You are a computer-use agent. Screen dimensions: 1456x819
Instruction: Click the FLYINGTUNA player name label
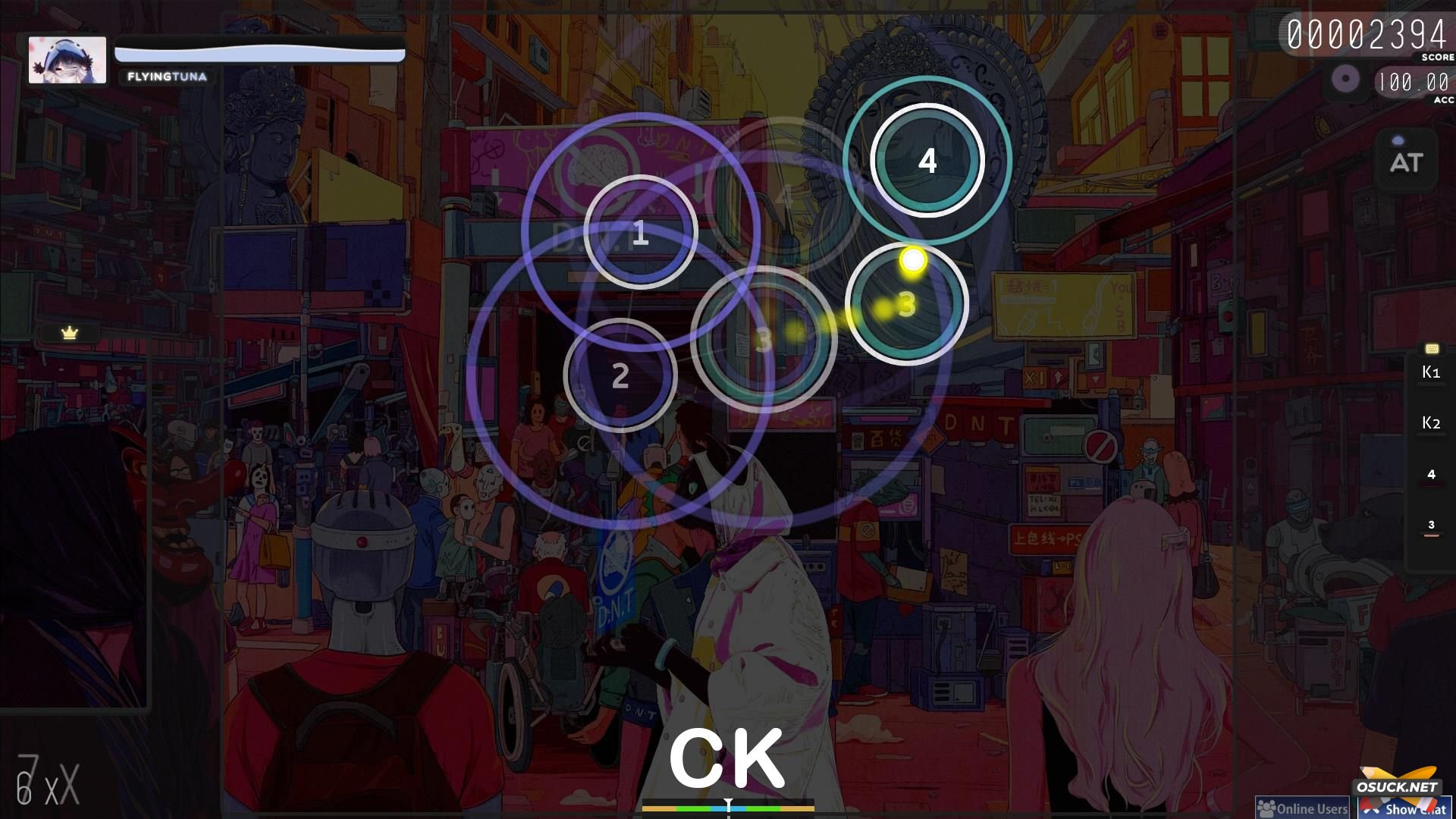[x=167, y=76]
